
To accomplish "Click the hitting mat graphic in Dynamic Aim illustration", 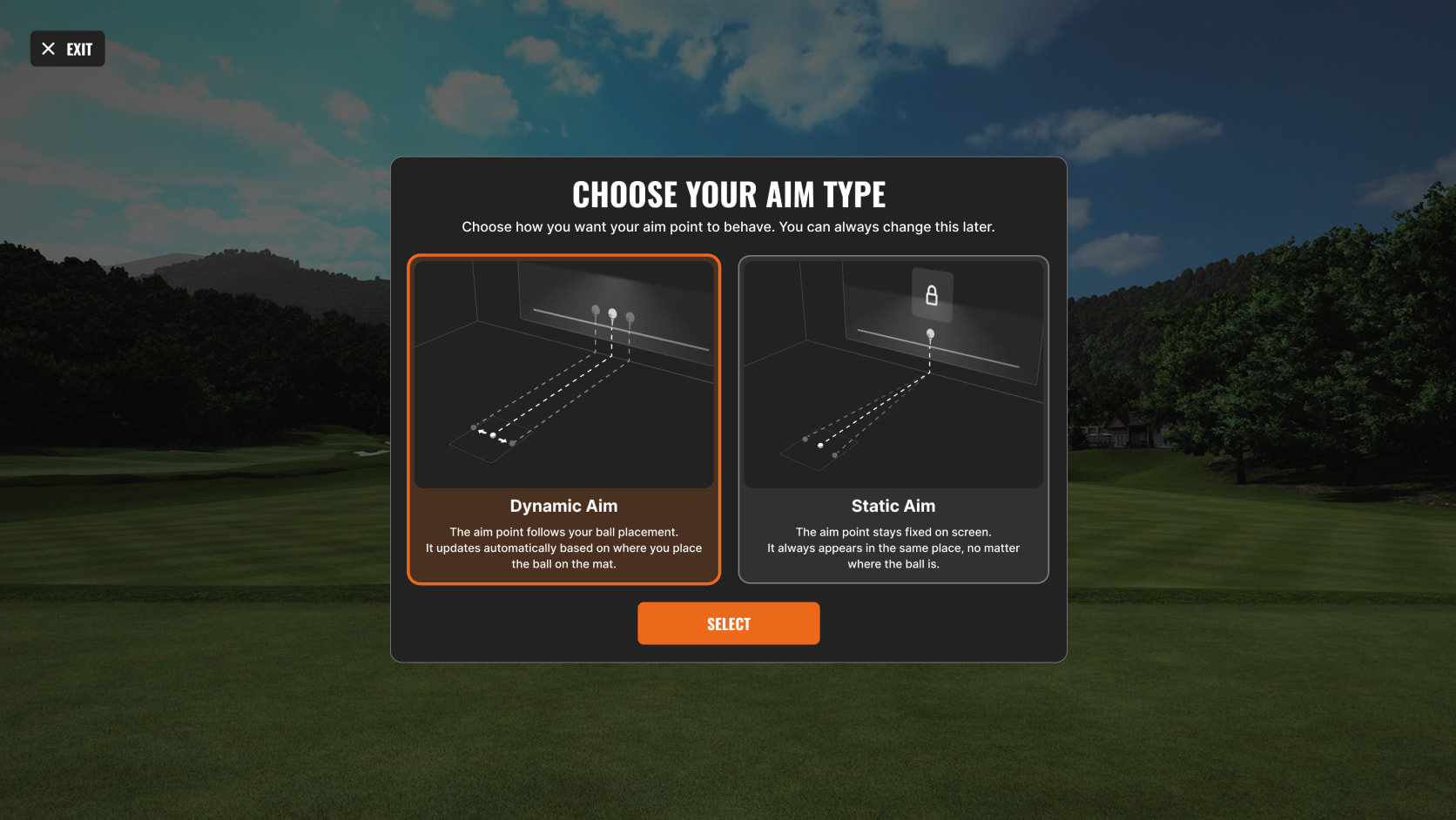I will tap(488, 440).
